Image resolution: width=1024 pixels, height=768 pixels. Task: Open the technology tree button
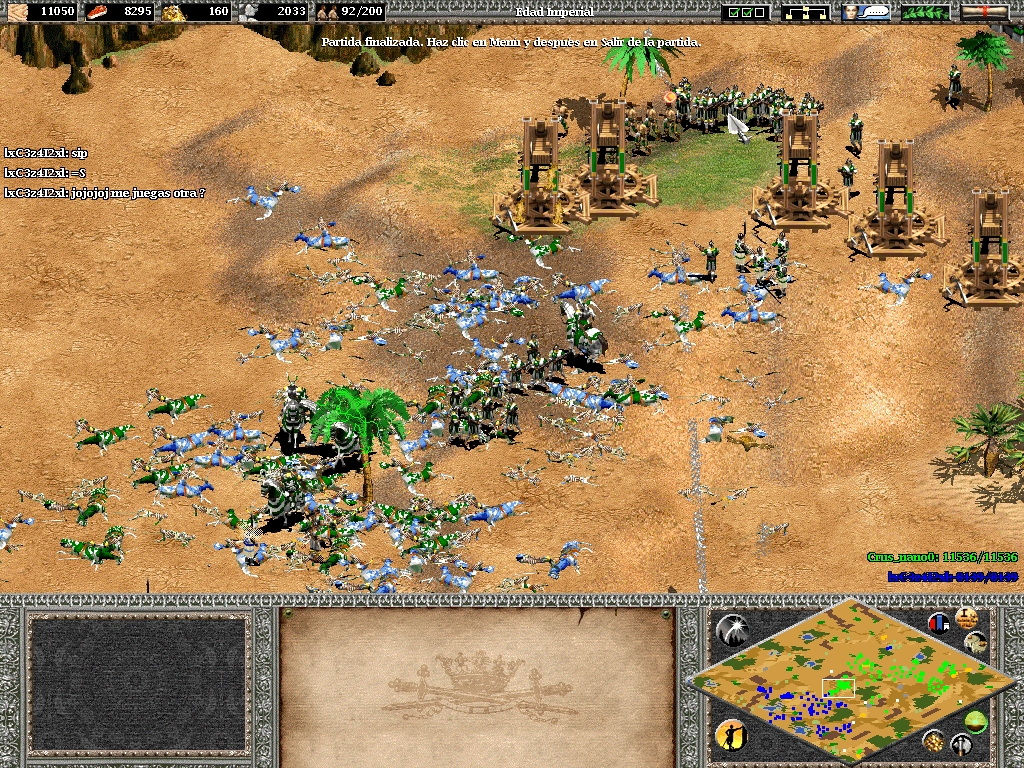[x=806, y=12]
